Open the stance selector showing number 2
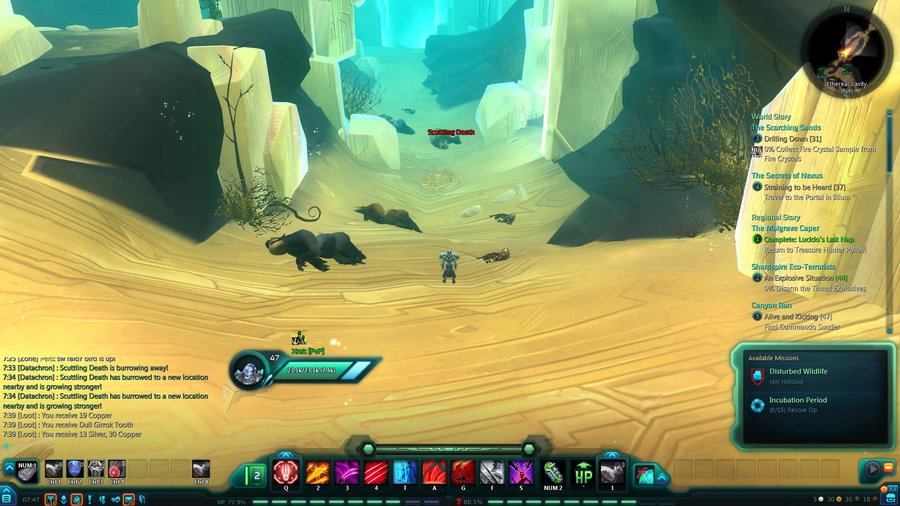The image size is (900, 506). [254, 474]
